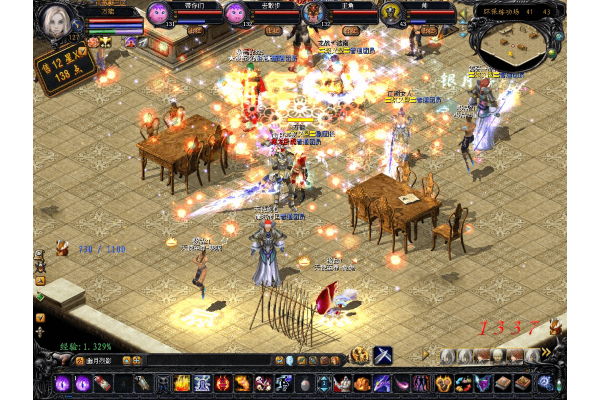Click the golden round emblem beside crossed swords
This screenshot has width=600, height=400.
(360, 355)
